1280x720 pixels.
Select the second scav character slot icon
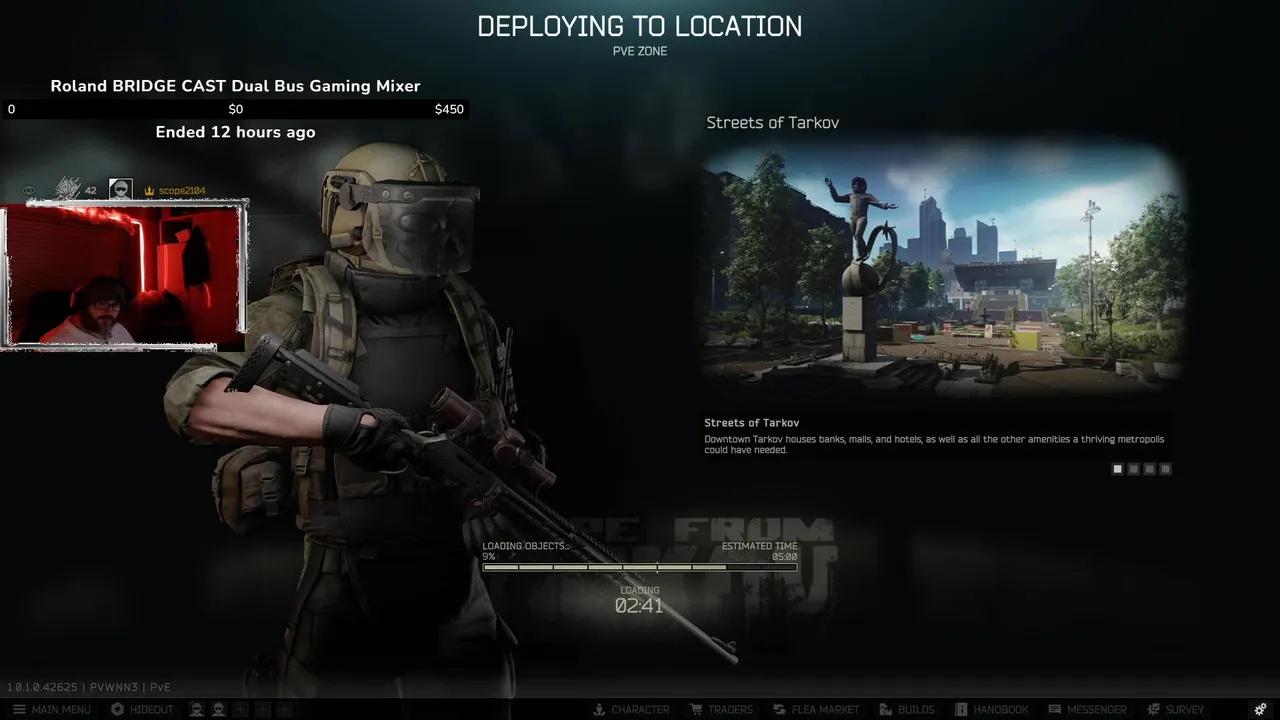pyautogui.click(x=220, y=709)
